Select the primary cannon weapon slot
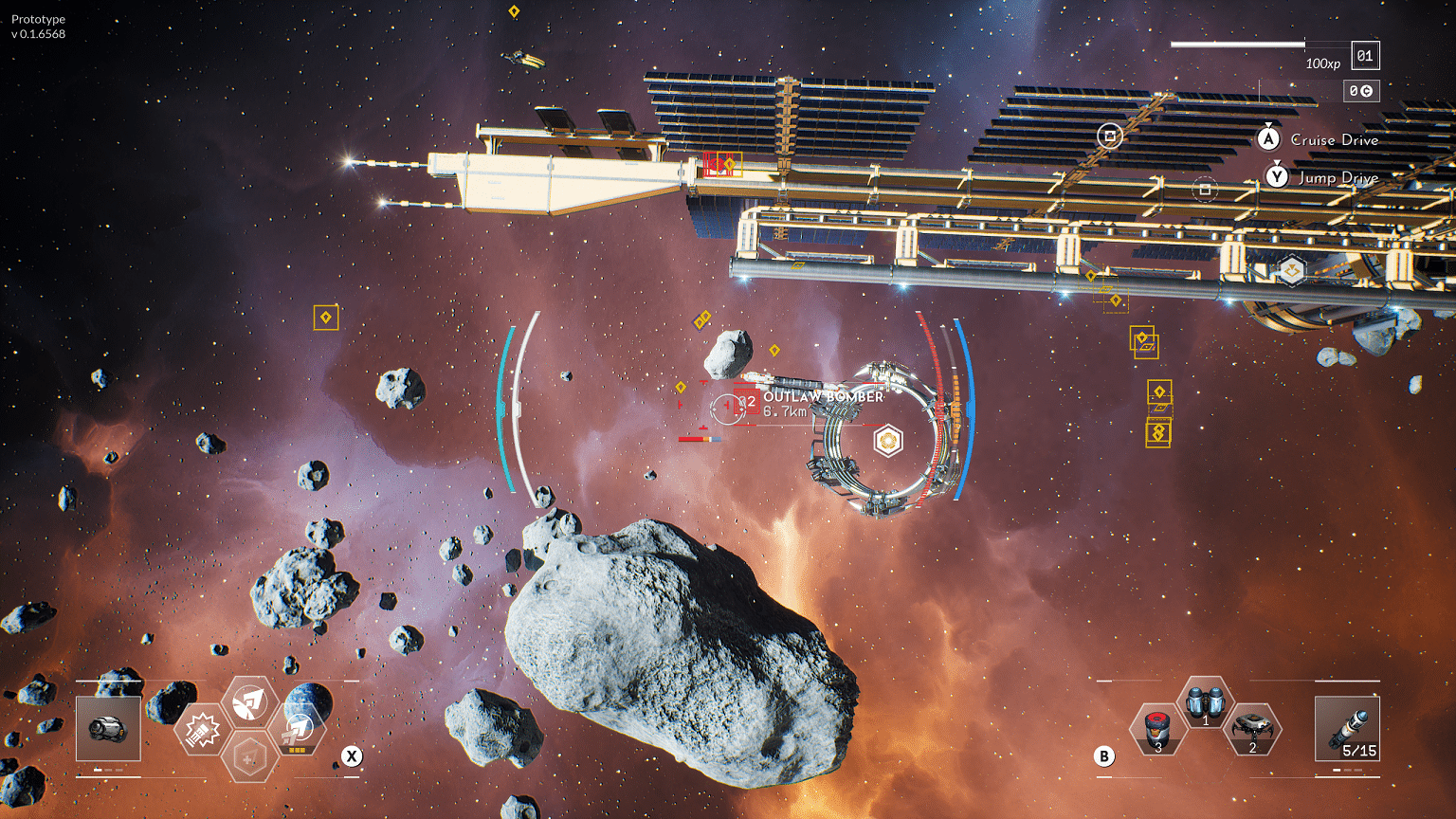Image resolution: width=1456 pixels, height=819 pixels. pos(108,728)
